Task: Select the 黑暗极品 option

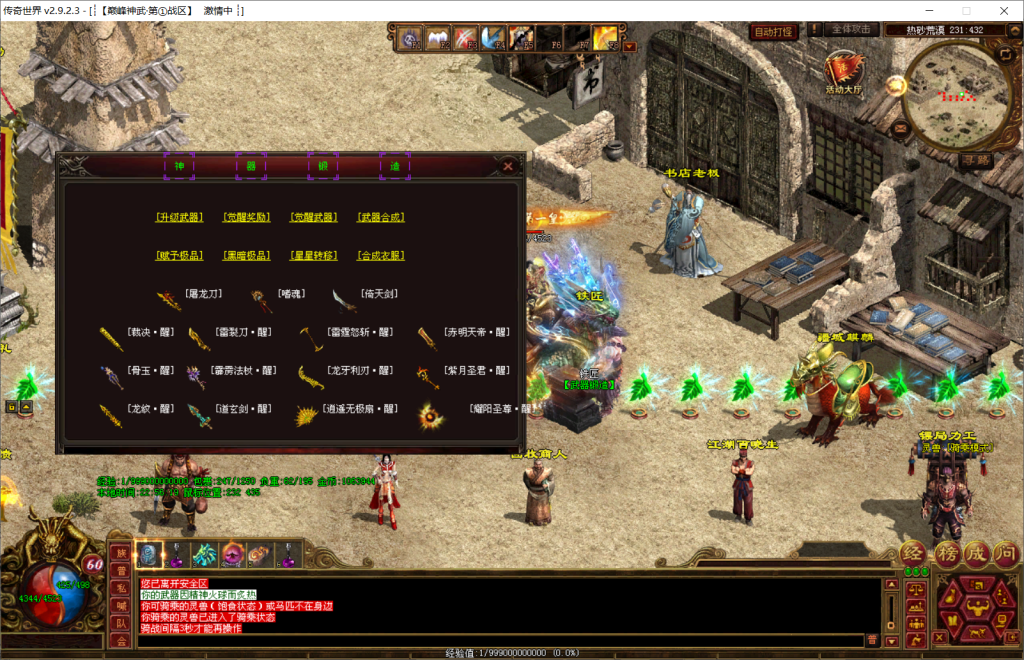Action: coord(246,256)
